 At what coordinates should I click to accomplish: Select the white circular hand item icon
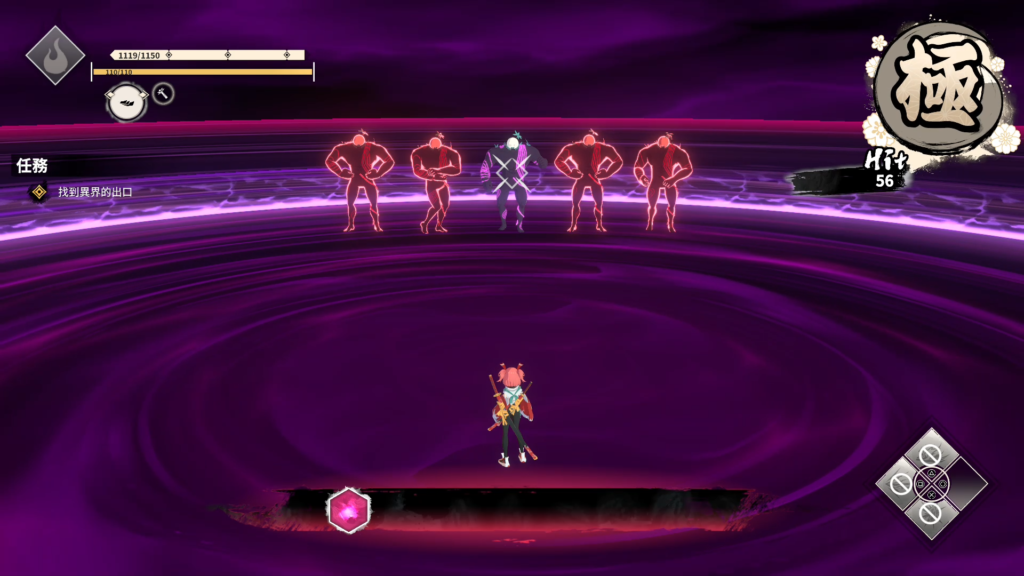(x=127, y=101)
